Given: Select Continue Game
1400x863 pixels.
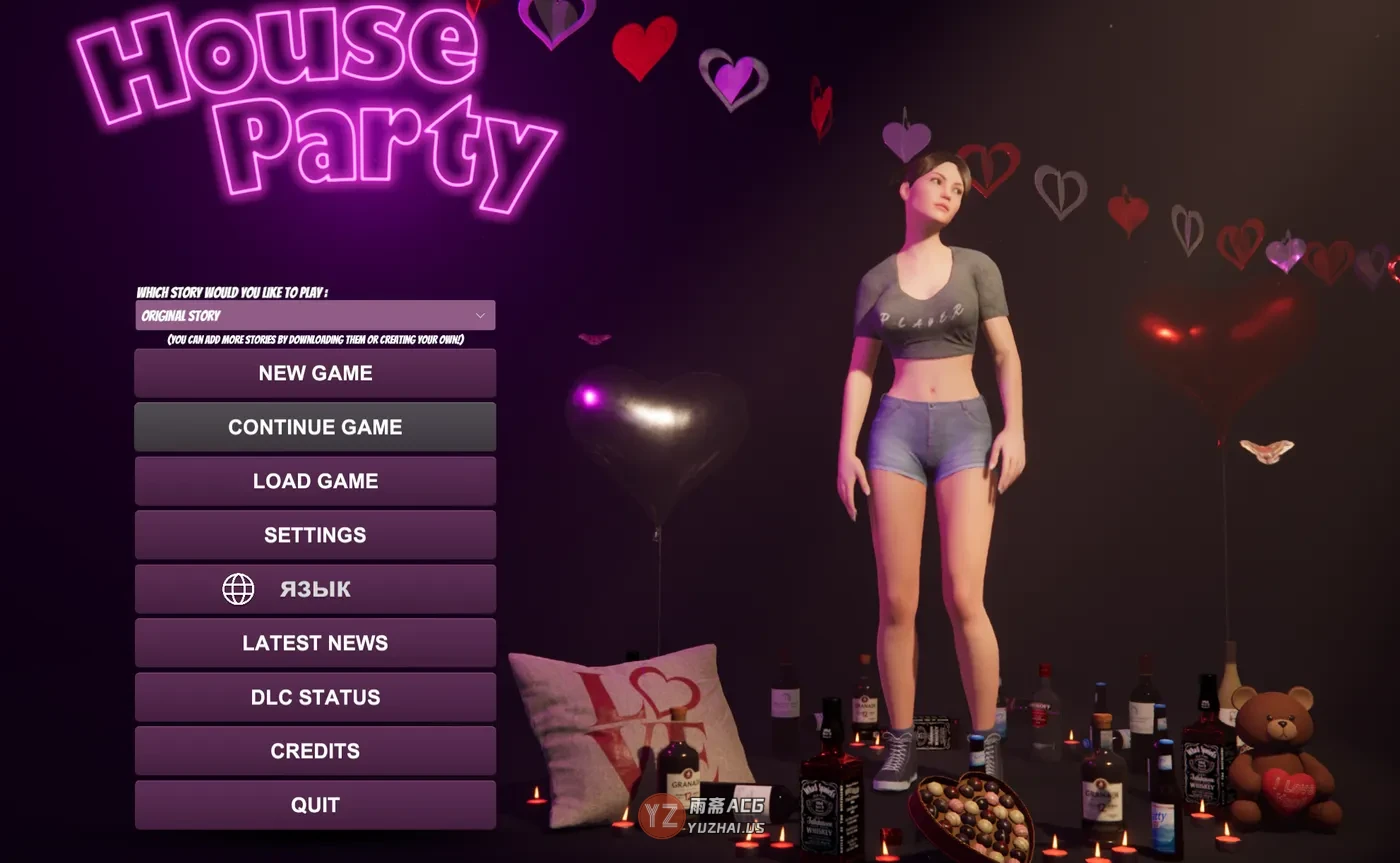Looking at the screenshot, I should pos(315,427).
